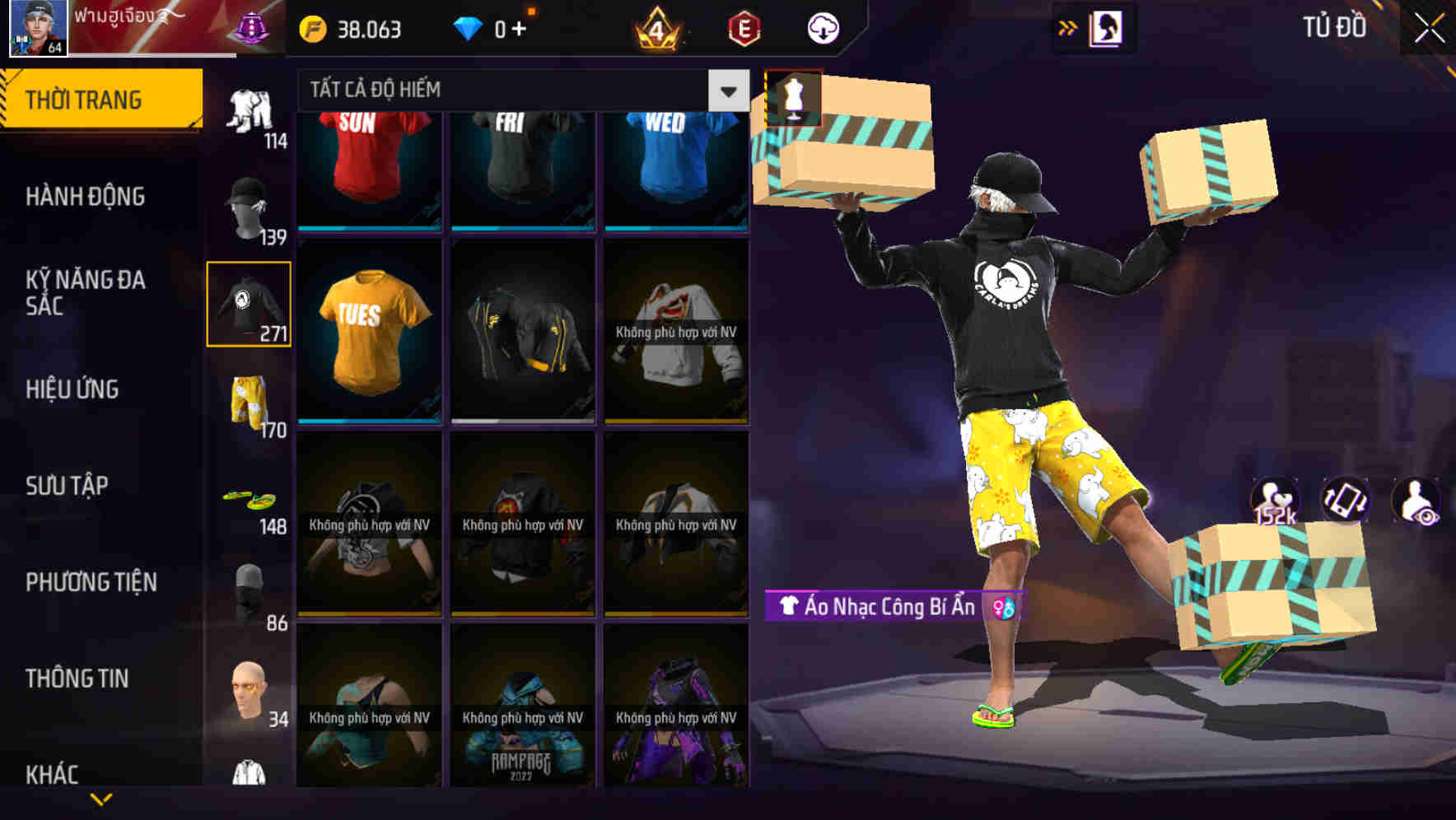Open the wardrobe portrait icon near the arrows
1456x820 pixels.
pyautogui.click(x=1108, y=27)
